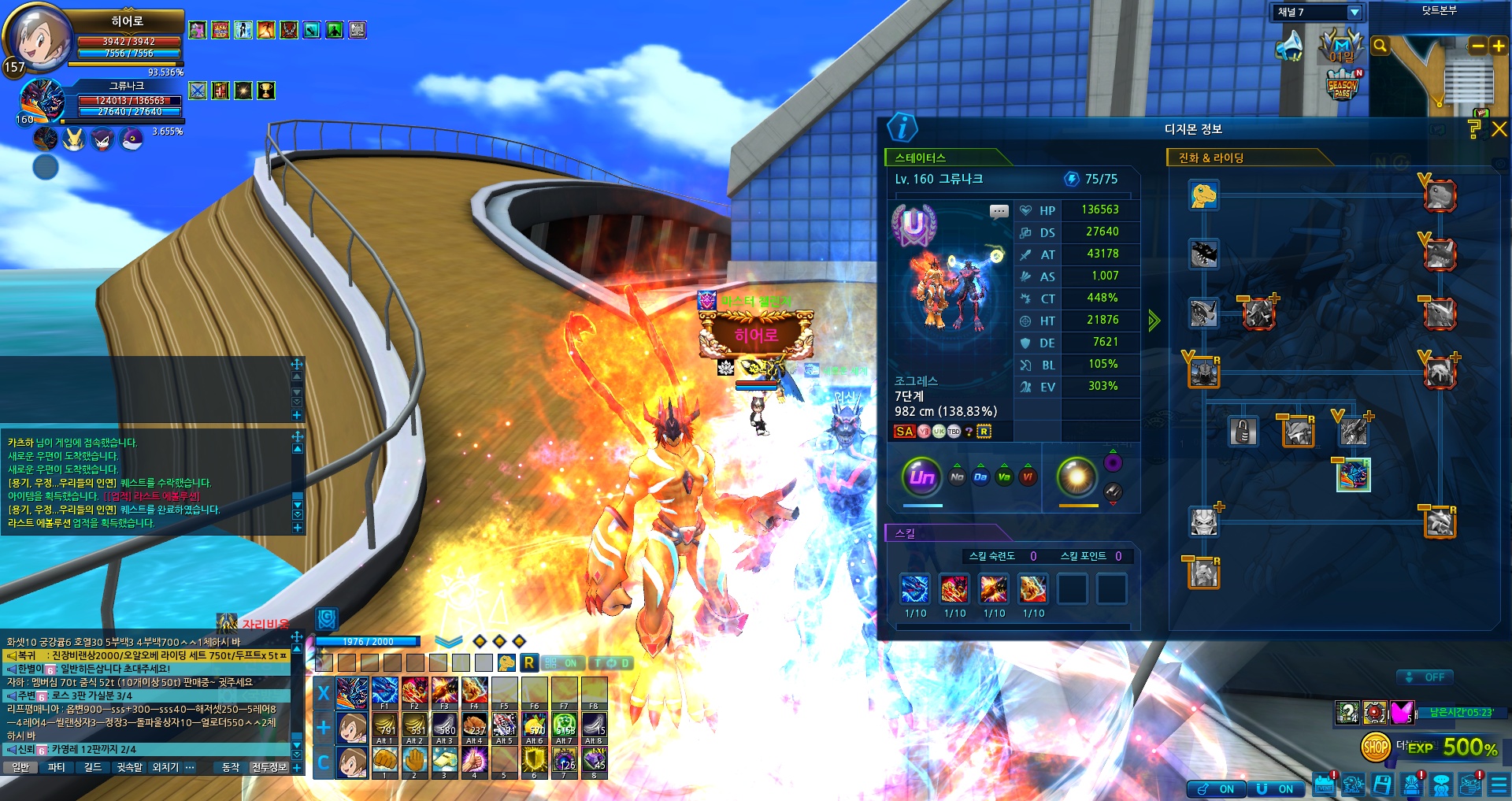This screenshot has height=801, width=1512.
Task: Click the purple Un attribute orb
Action: tap(921, 477)
